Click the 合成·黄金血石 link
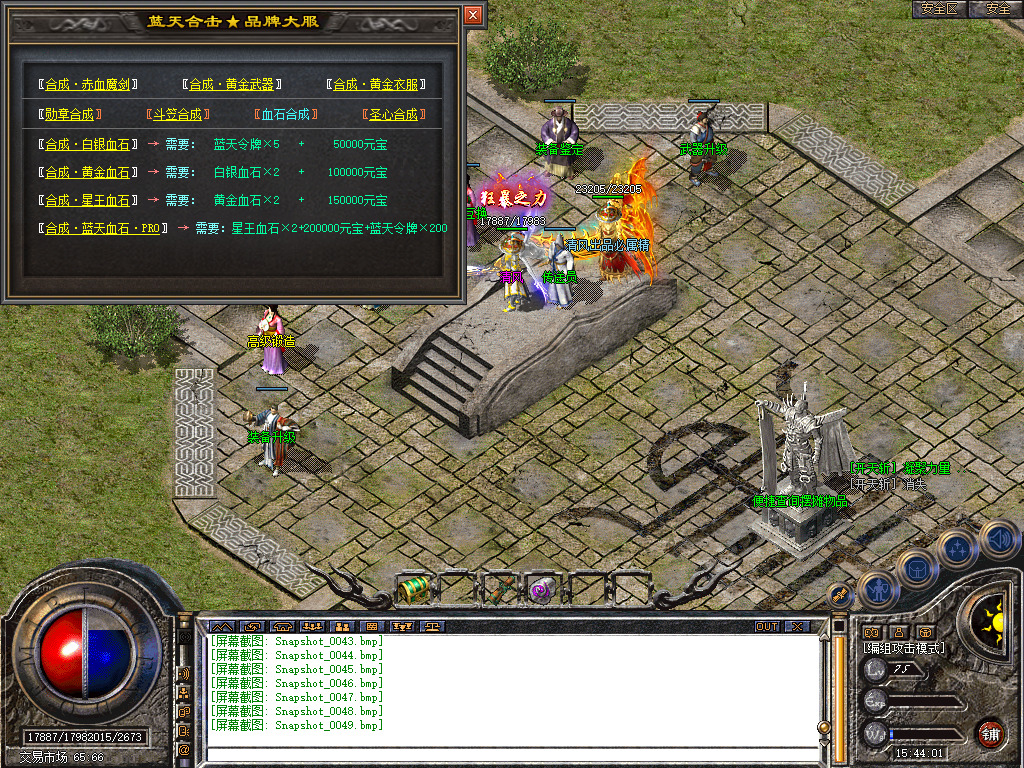 point(87,172)
